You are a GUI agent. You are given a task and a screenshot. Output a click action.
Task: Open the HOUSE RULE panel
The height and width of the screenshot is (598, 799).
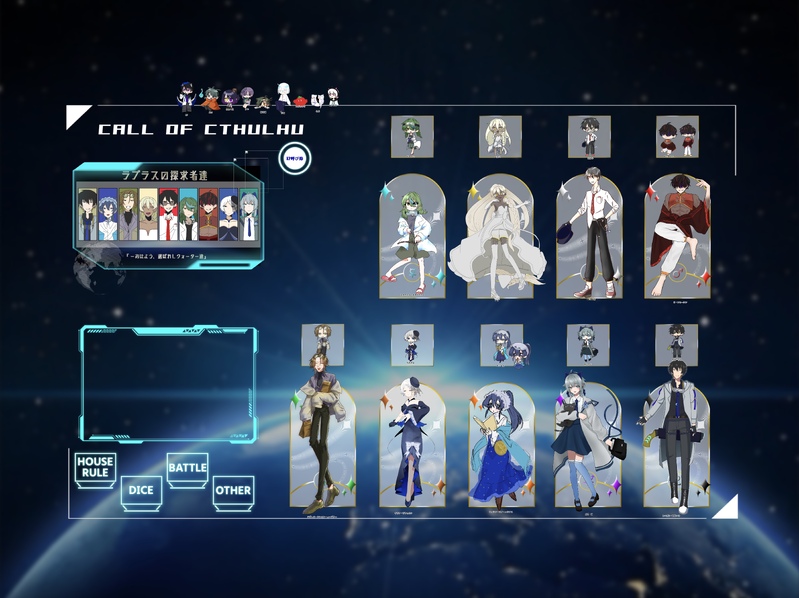pos(95,467)
